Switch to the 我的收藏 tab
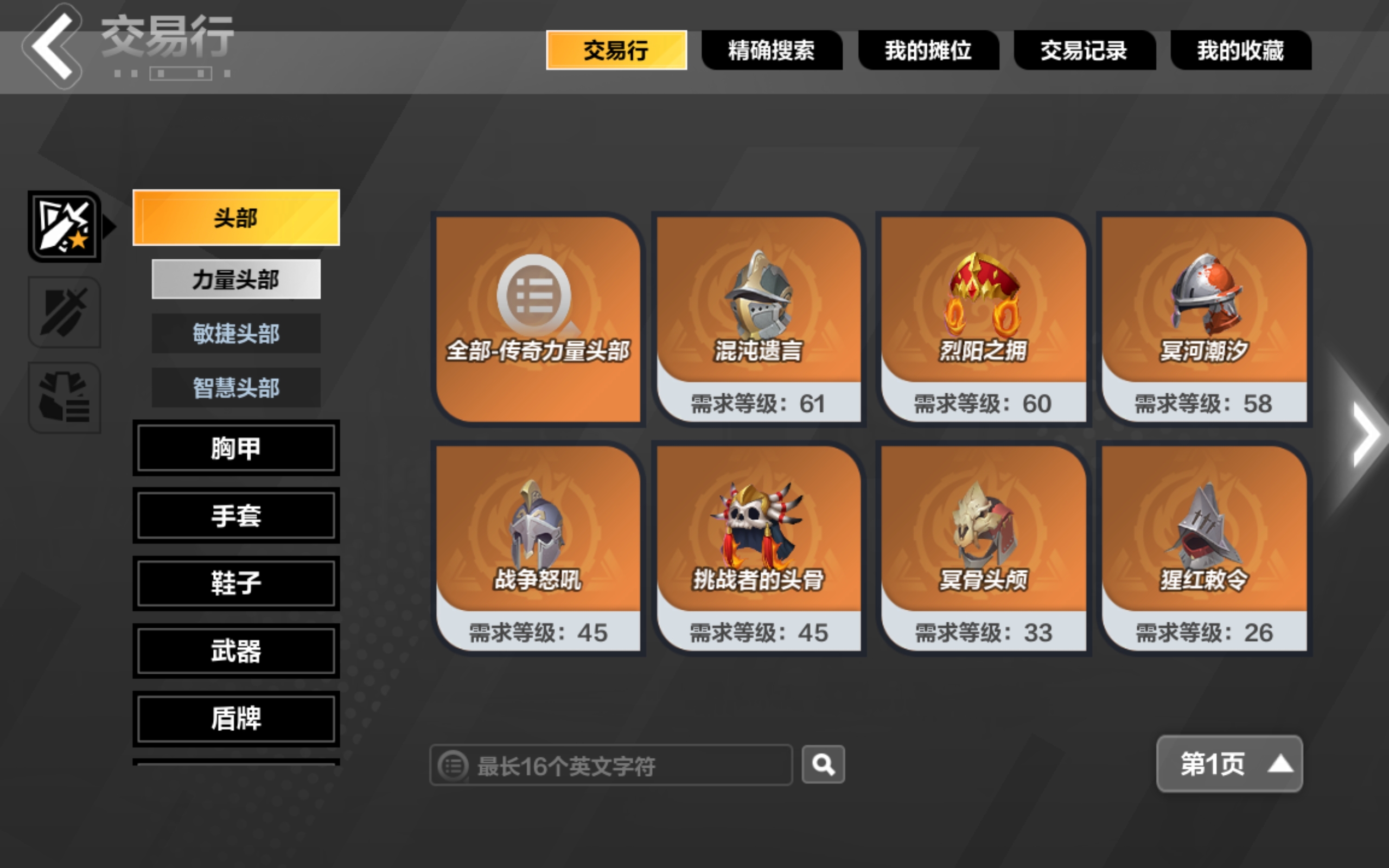The width and height of the screenshot is (1389, 868). pos(1241,50)
